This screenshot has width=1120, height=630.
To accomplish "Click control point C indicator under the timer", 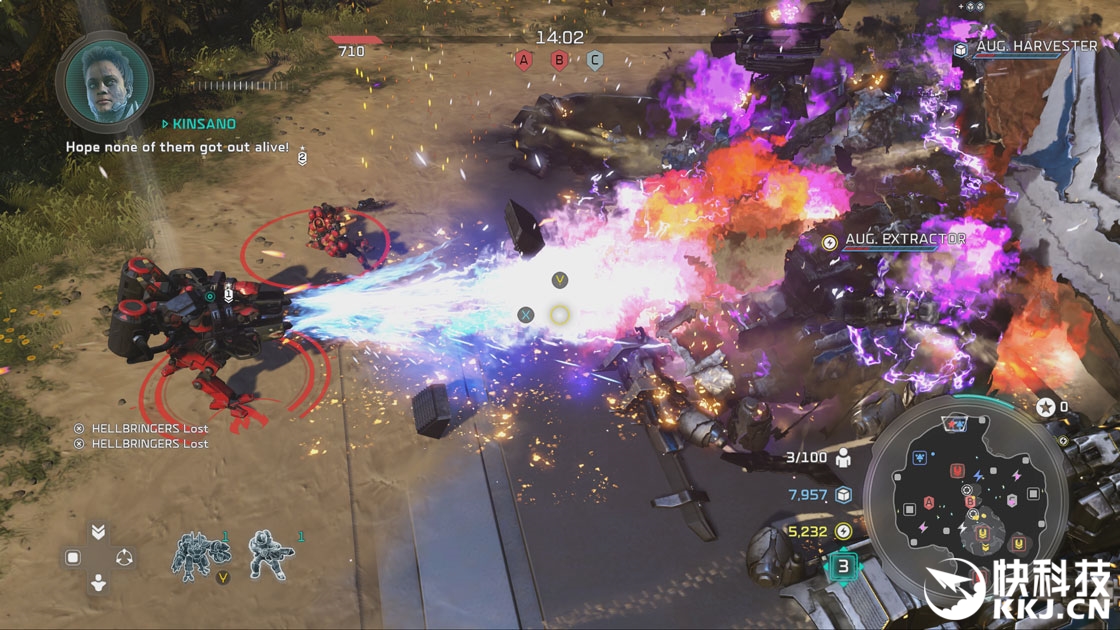I will click(595, 61).
